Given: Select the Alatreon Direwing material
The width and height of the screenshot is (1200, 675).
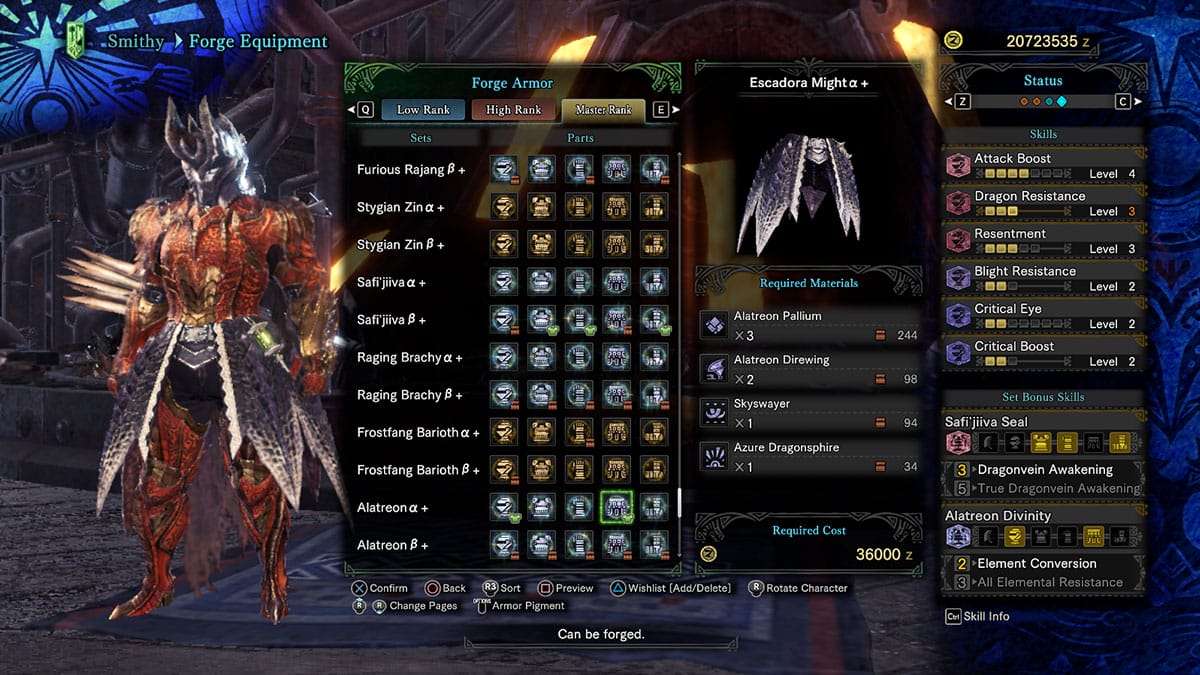Looking at the screenshot, I should point(808,369).
